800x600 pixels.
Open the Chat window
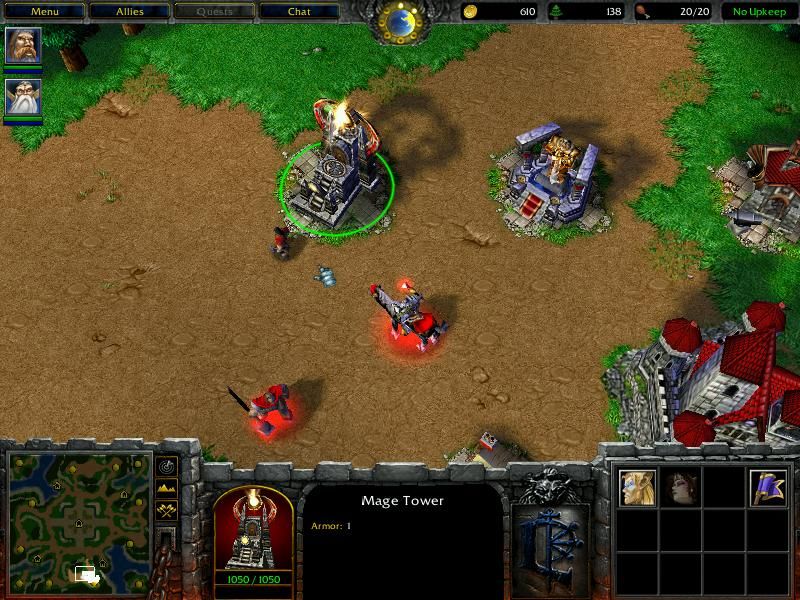[299, 12]
